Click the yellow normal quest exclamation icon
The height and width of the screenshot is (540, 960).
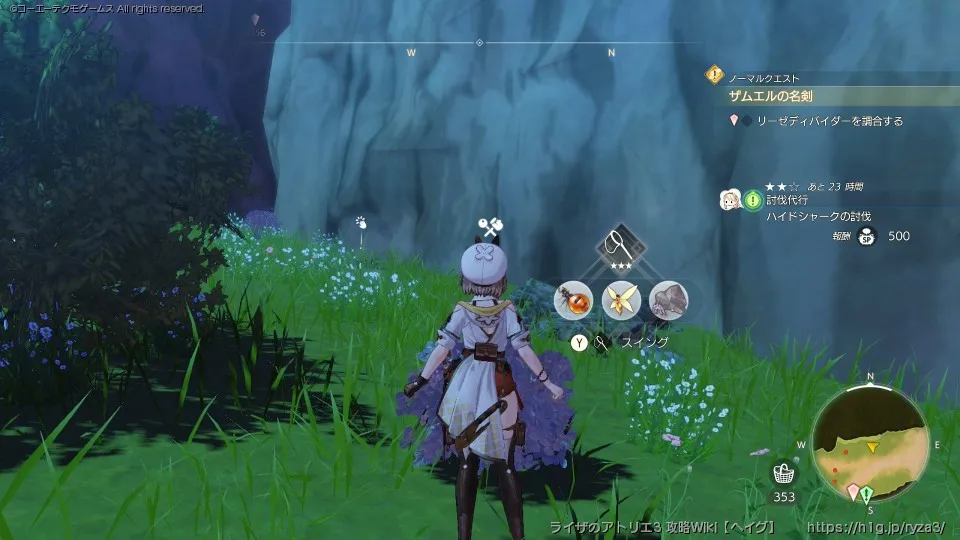(x=714, y=74)
